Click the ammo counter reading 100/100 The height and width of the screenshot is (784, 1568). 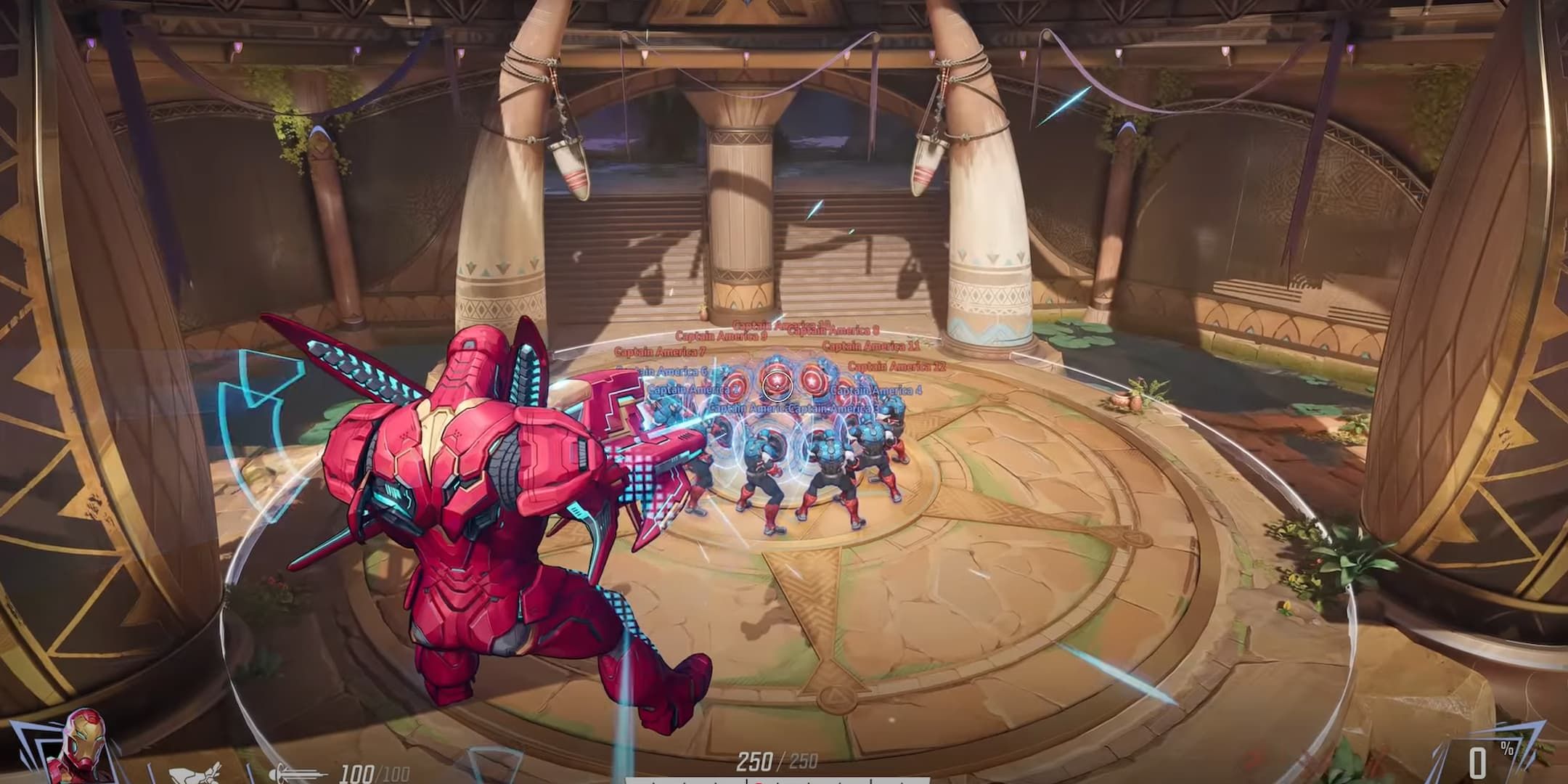click(356, 772)
